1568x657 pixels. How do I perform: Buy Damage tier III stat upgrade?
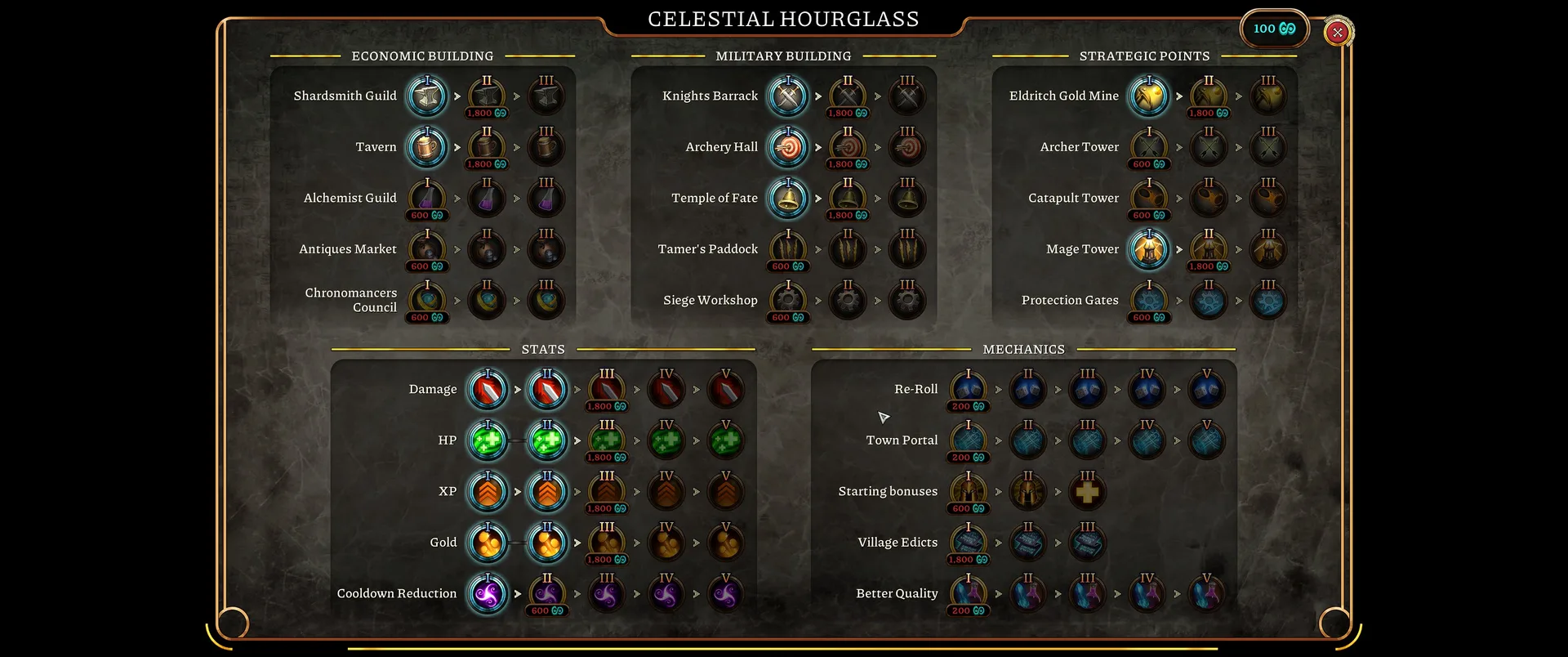point(607,390)
